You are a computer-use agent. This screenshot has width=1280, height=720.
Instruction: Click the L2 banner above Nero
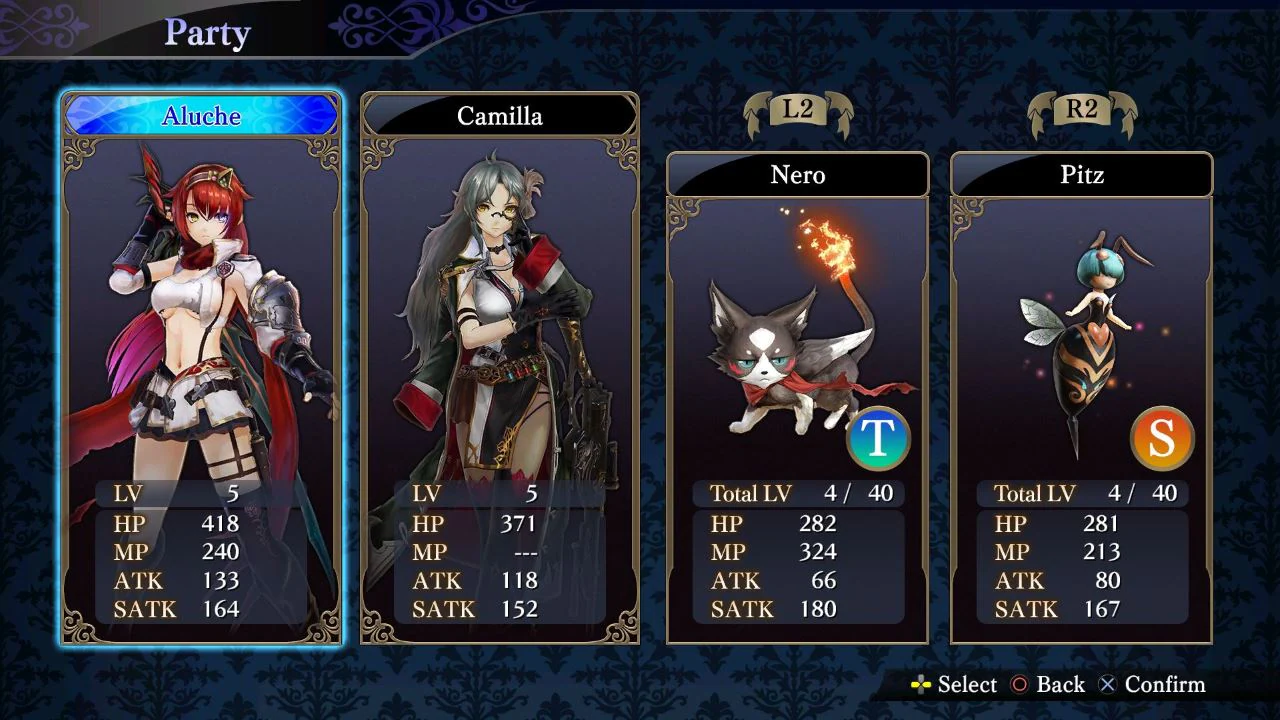(798, 113)
